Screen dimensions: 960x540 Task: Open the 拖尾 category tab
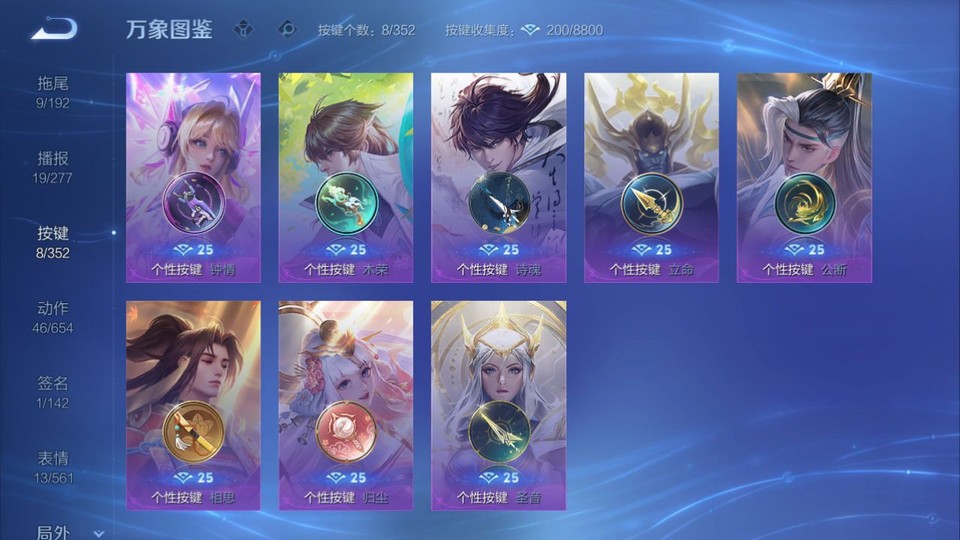[x=53, y=91]
